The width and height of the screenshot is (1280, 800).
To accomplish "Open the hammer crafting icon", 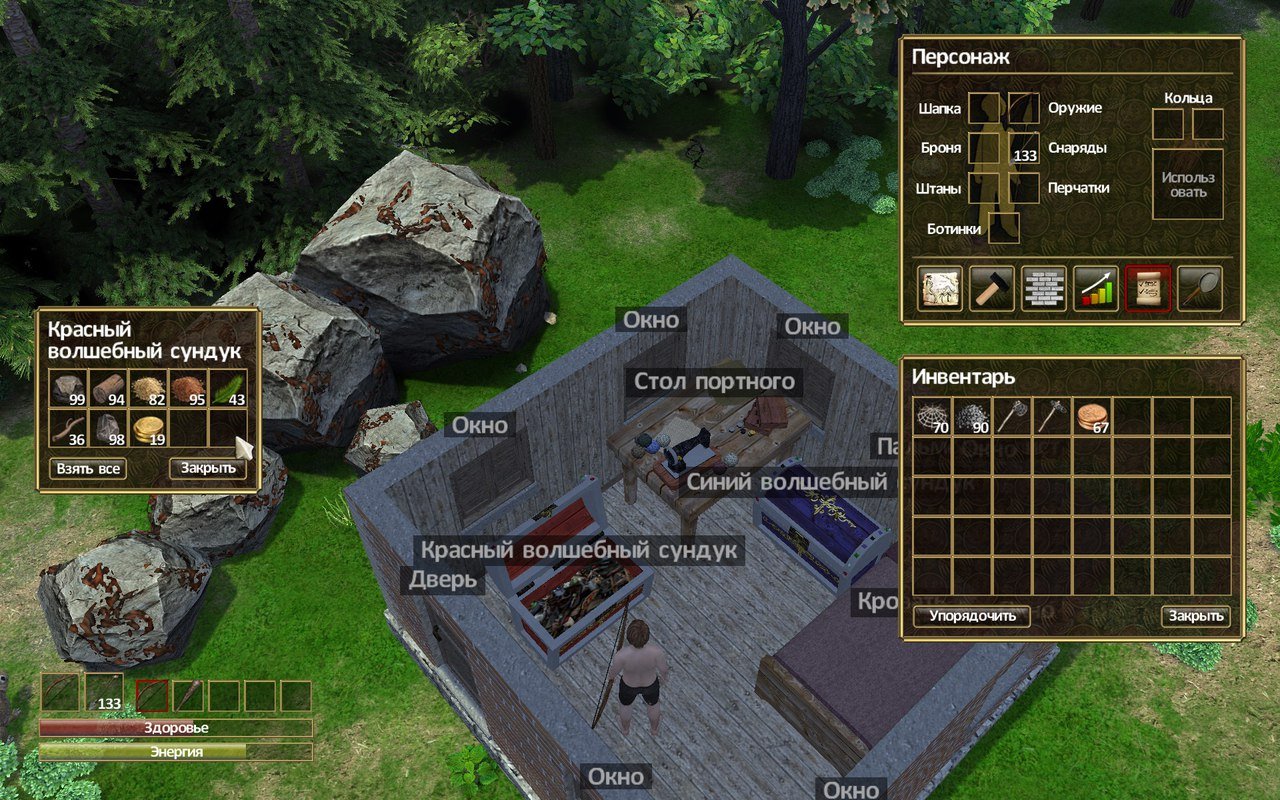I will [x=992, y=289].
